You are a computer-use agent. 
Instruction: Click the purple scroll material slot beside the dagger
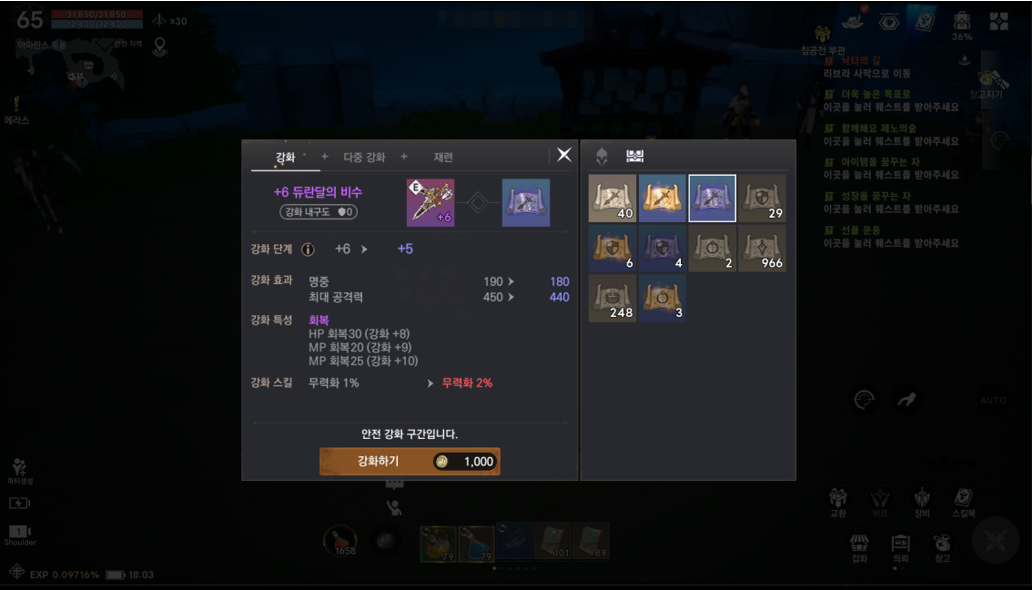[525, 203]
